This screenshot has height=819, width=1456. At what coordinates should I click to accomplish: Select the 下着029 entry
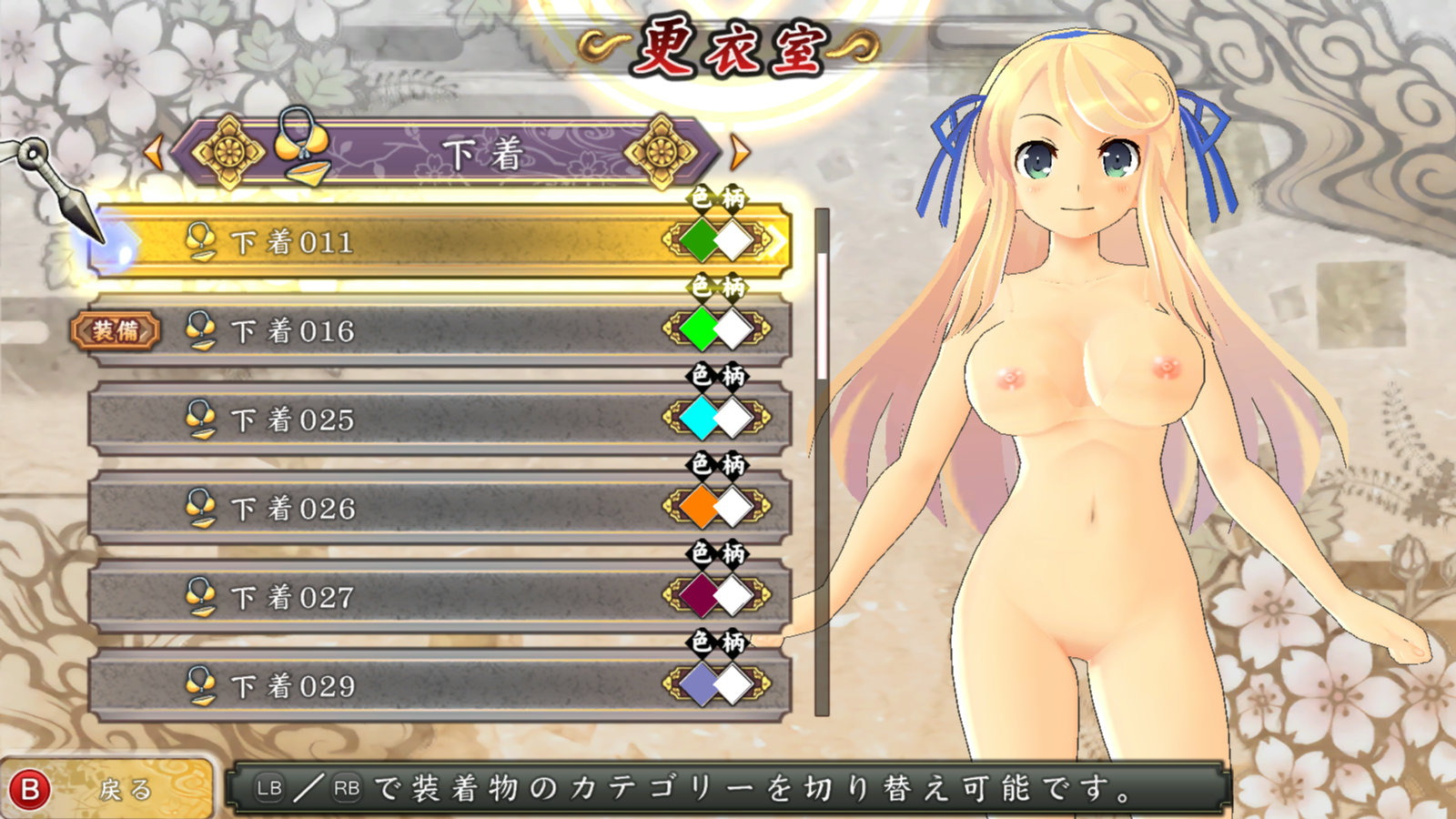coord(409,685)
